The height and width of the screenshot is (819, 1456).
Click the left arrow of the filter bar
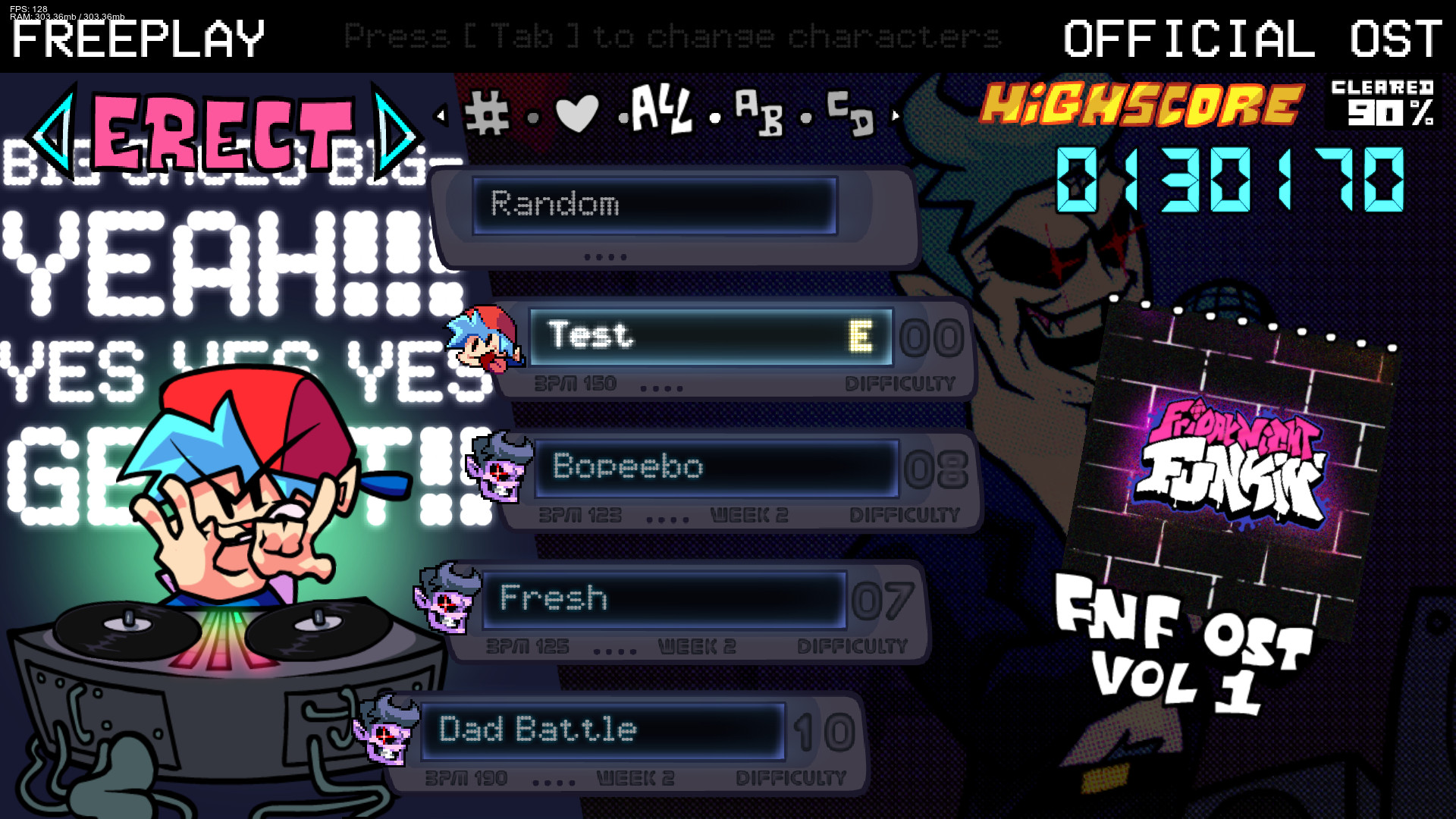coord(441,114)
